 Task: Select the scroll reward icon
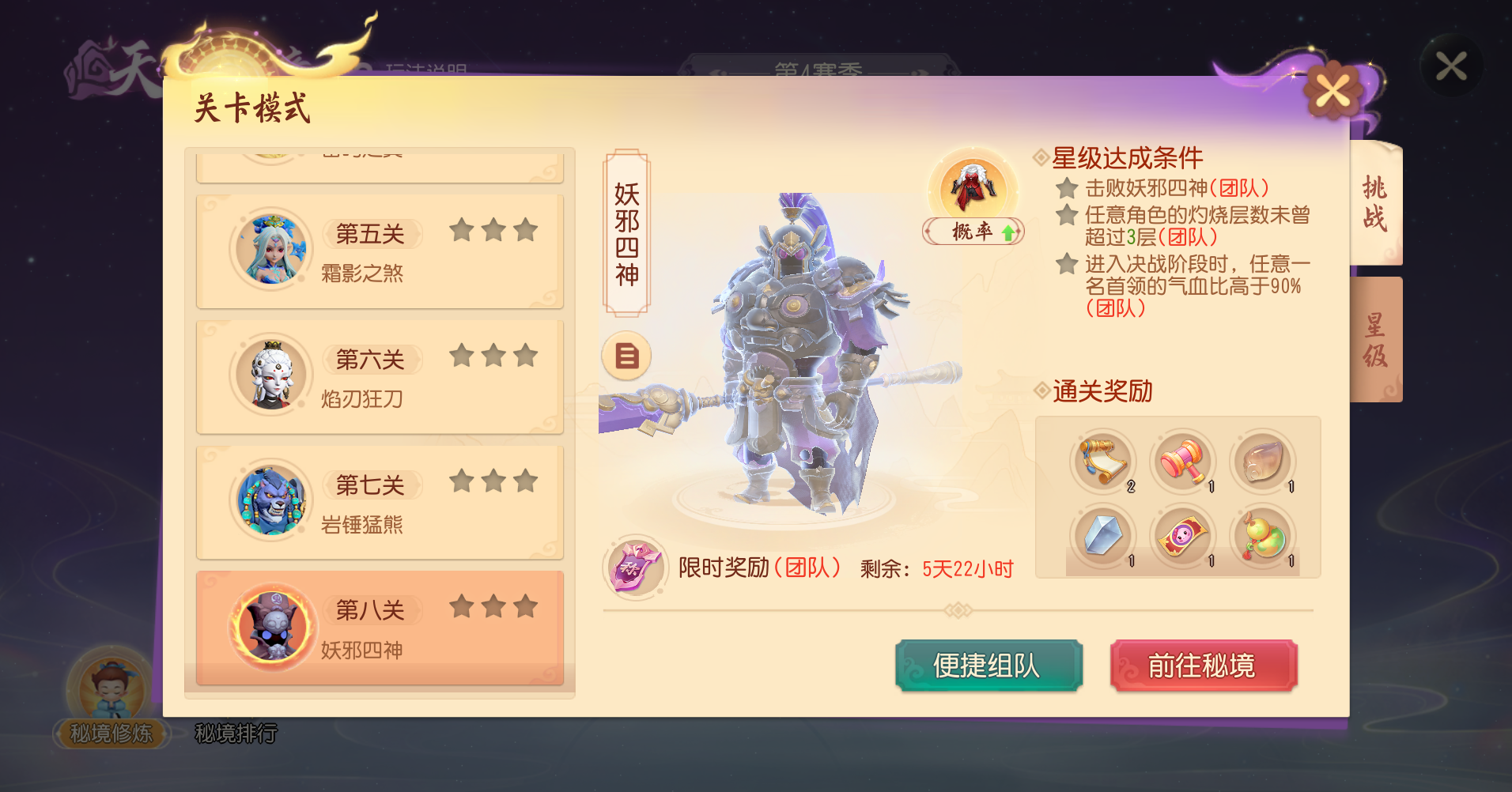coord(1103,461)
